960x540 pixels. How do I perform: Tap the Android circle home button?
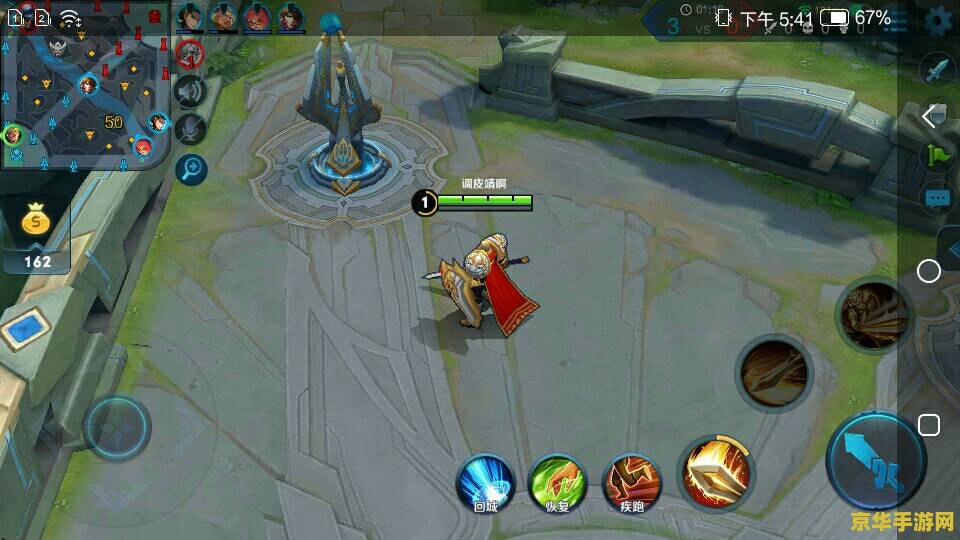pyautogui.click(x=929, y=271)
